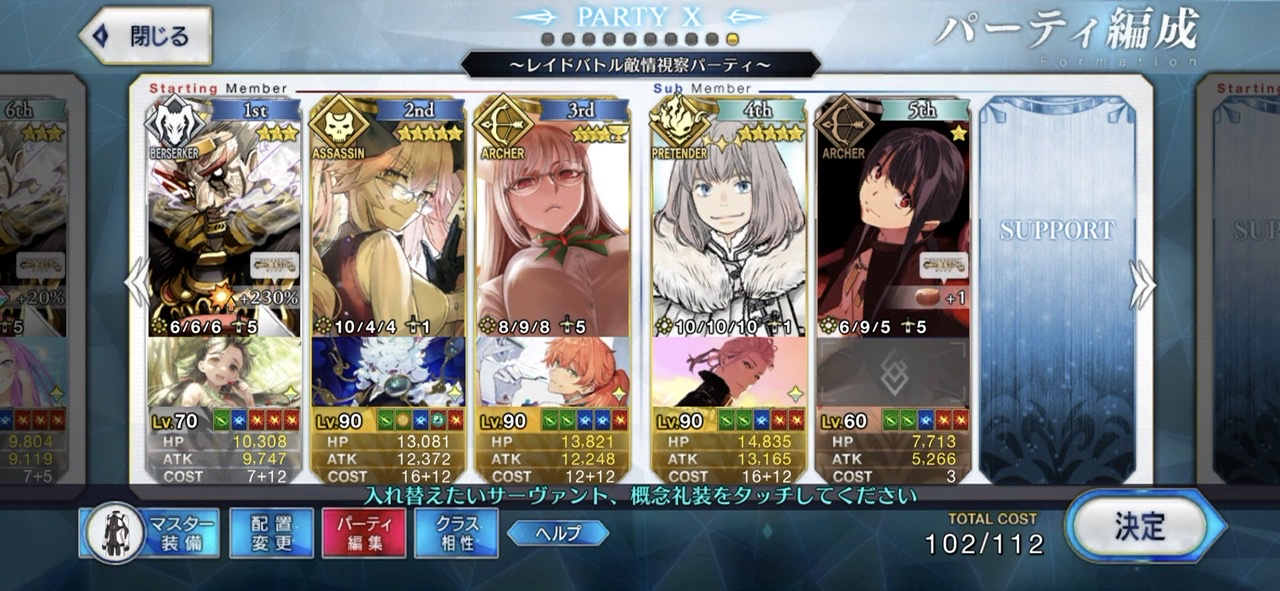Image resolution: width=1280 pixels, height=591 pixels.
Task: Go to the next party with right arrow
Action: pyautogui.click(x=1141, y=287)
